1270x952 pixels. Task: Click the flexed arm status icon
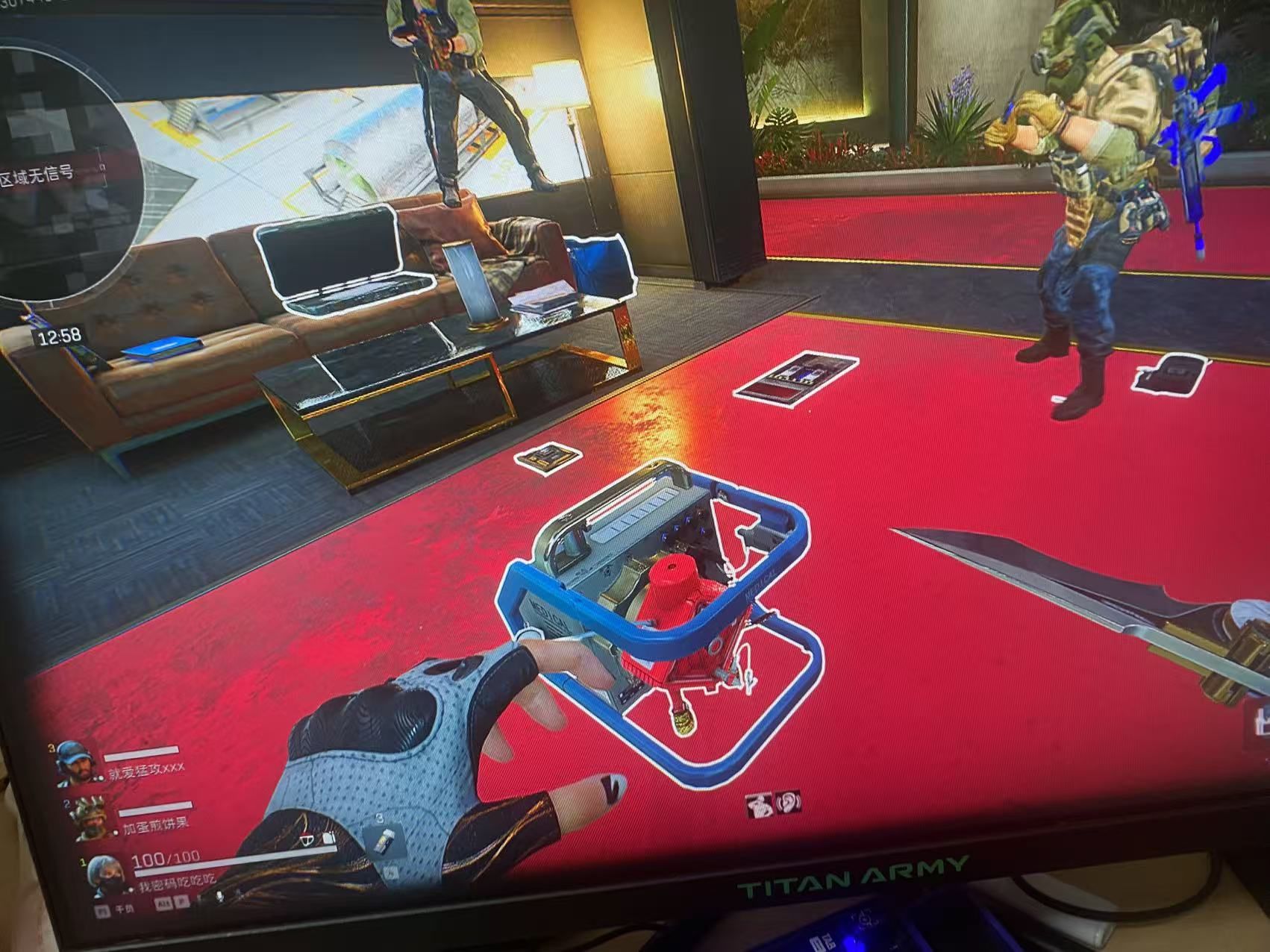(760, 806)
